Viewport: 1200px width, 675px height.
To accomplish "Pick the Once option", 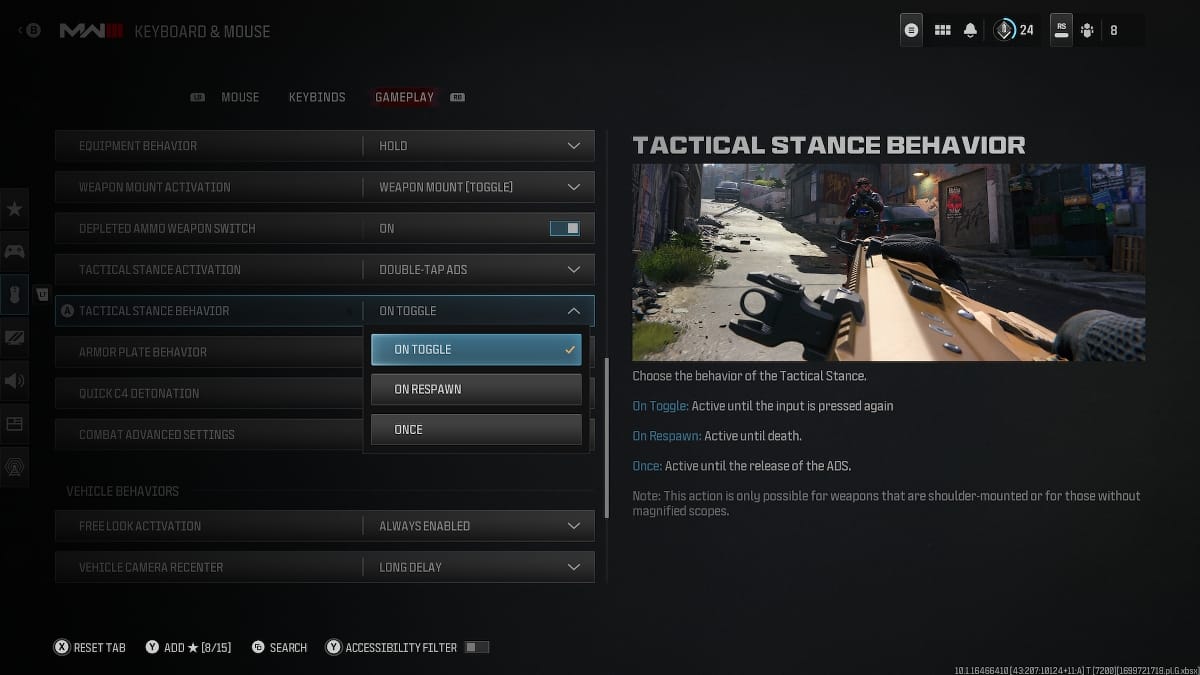I will tap(476, 429).
